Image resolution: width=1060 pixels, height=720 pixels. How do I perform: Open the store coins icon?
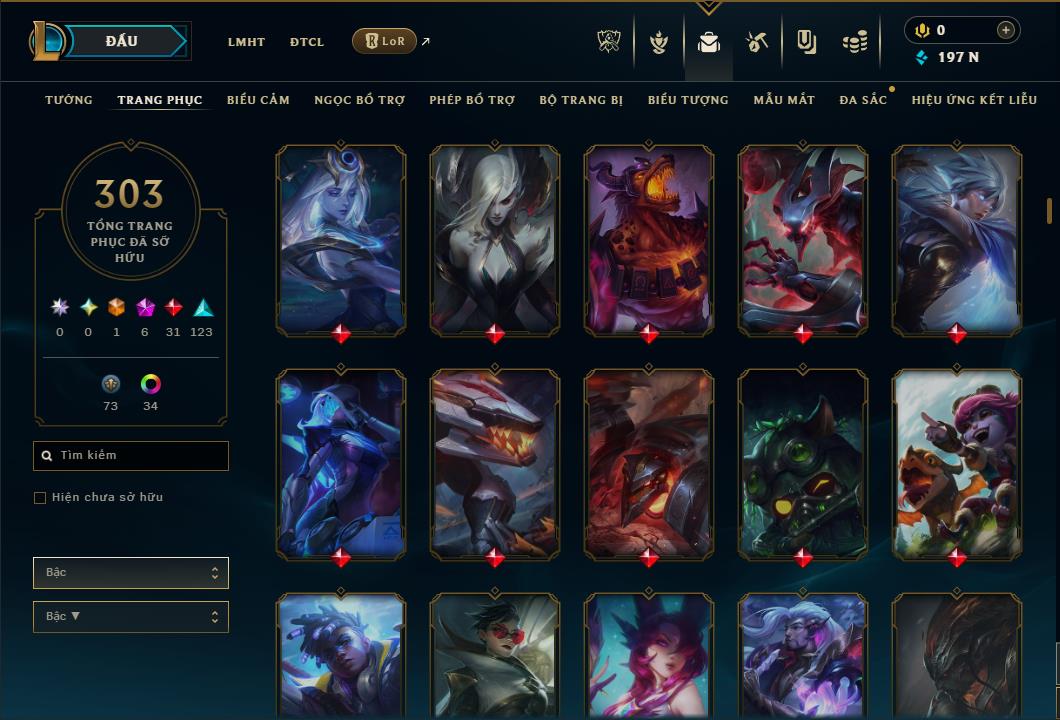(854, 42)
